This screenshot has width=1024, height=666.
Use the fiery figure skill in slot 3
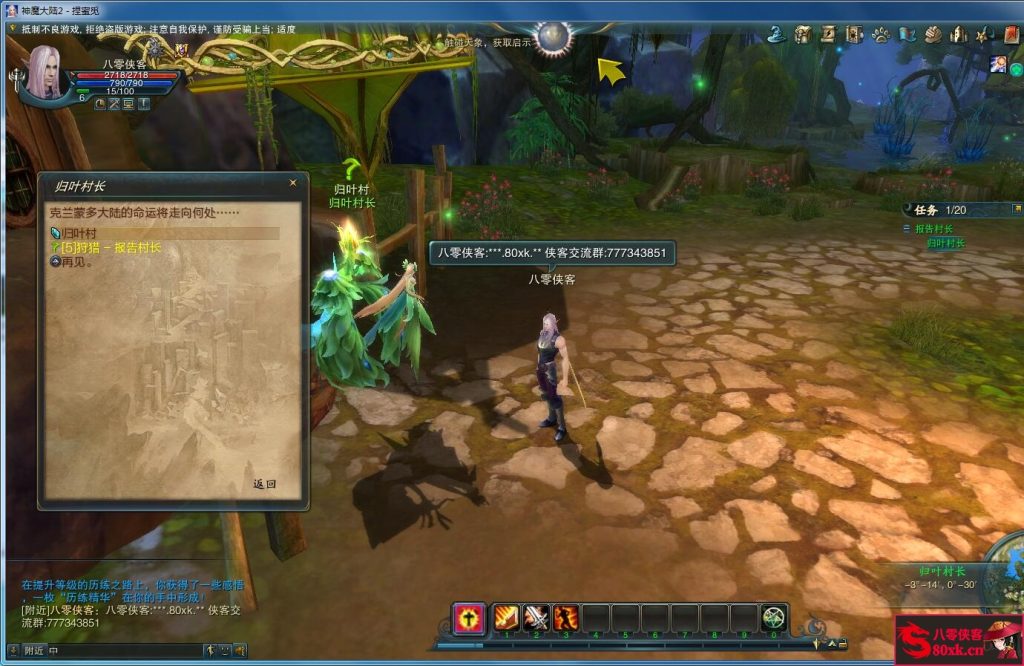[566, 618]
